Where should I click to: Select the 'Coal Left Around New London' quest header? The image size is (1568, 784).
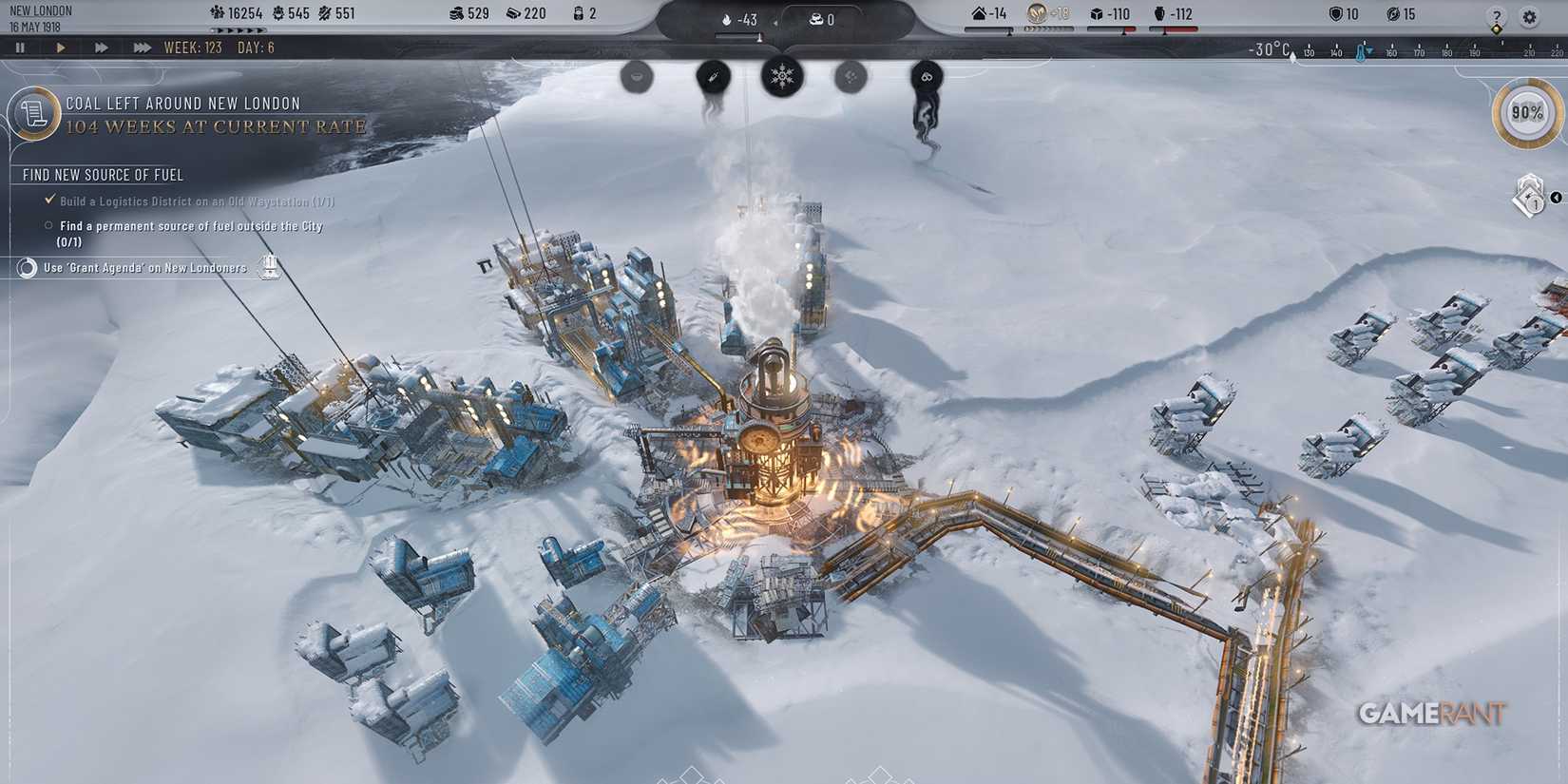click(181, 103)
